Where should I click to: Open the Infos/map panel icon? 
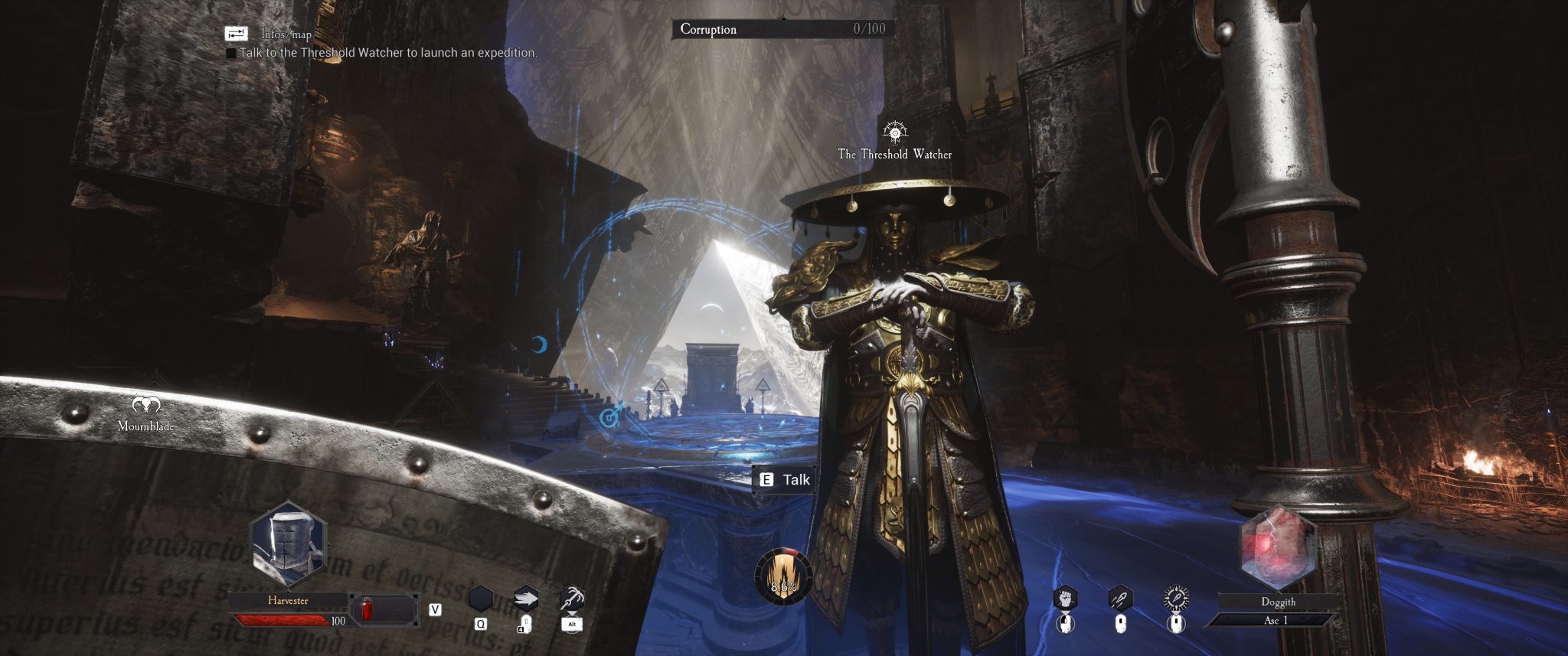[x=236, y=34]
